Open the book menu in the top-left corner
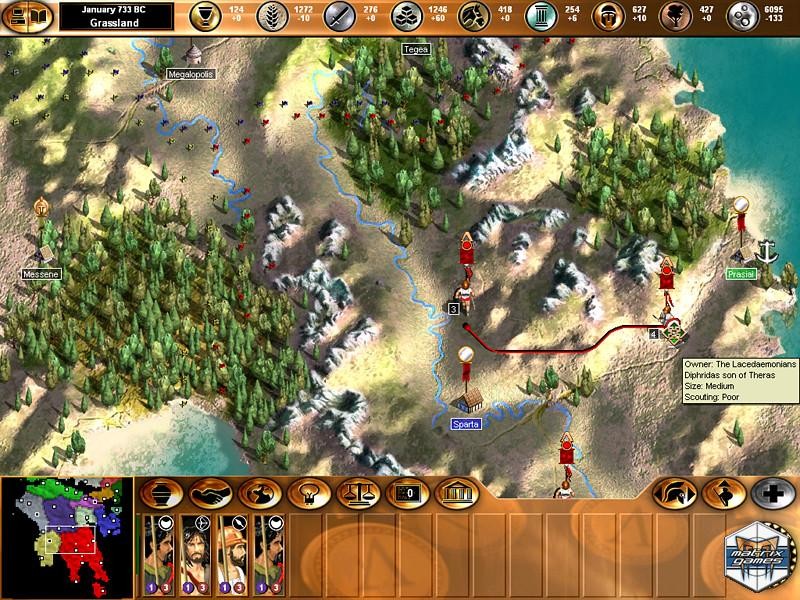This screenshot has height=600, width=800. pos(25,17)
